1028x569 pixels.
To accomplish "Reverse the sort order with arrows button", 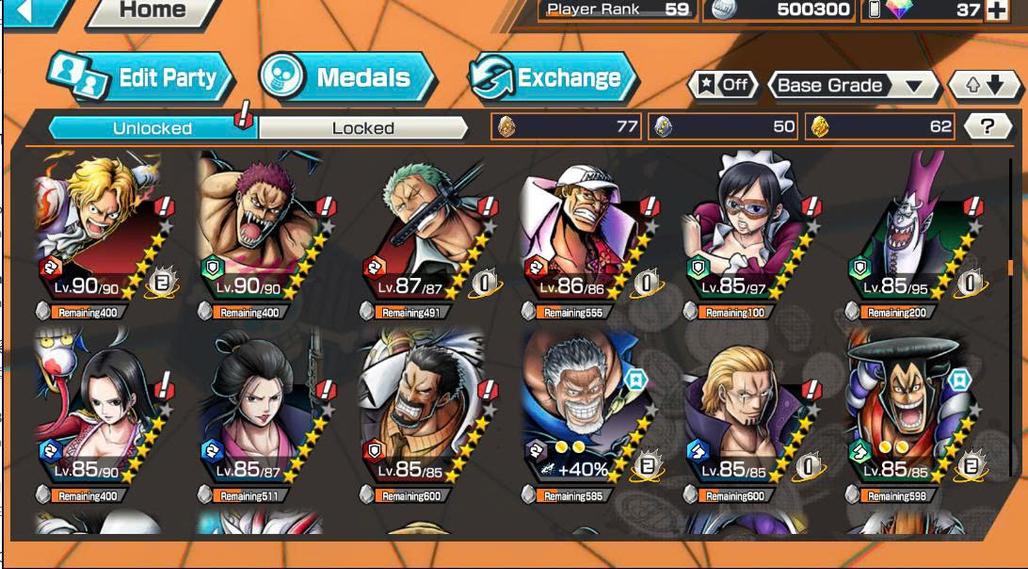I will (983, 85).
